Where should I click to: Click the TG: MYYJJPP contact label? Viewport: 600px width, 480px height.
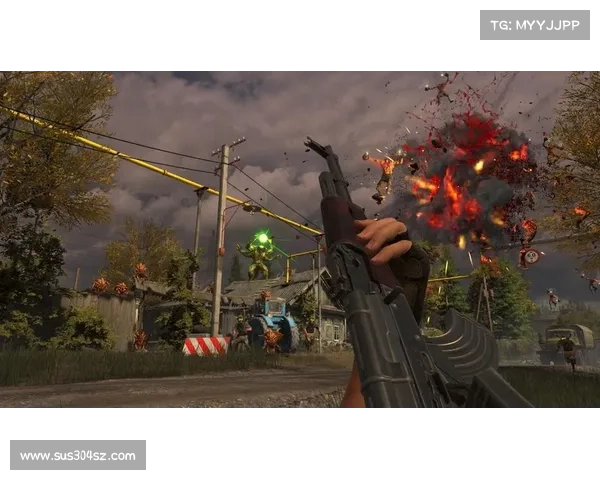click(535, 24)
